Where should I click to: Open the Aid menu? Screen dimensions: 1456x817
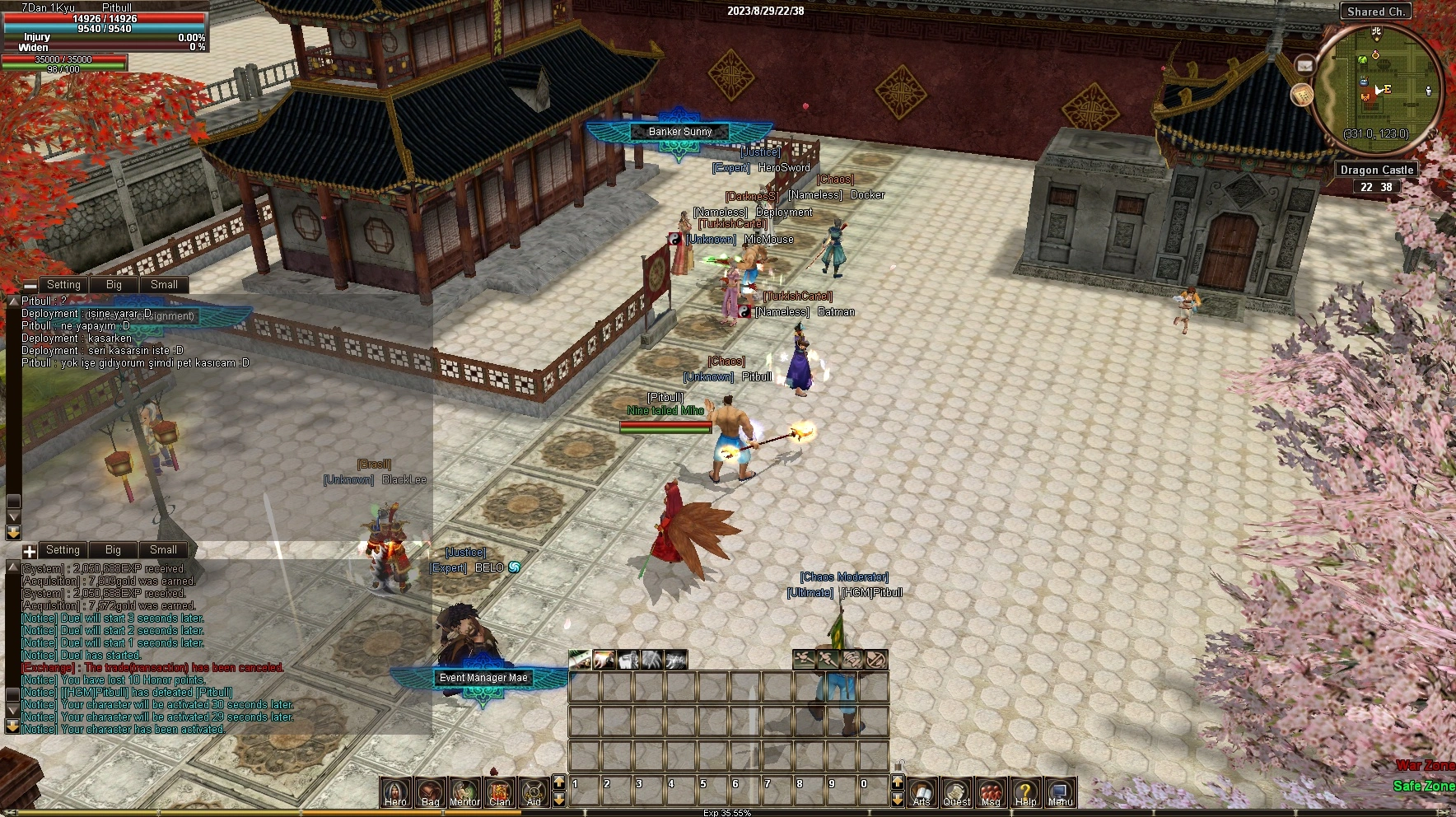[x=534, y=792]
